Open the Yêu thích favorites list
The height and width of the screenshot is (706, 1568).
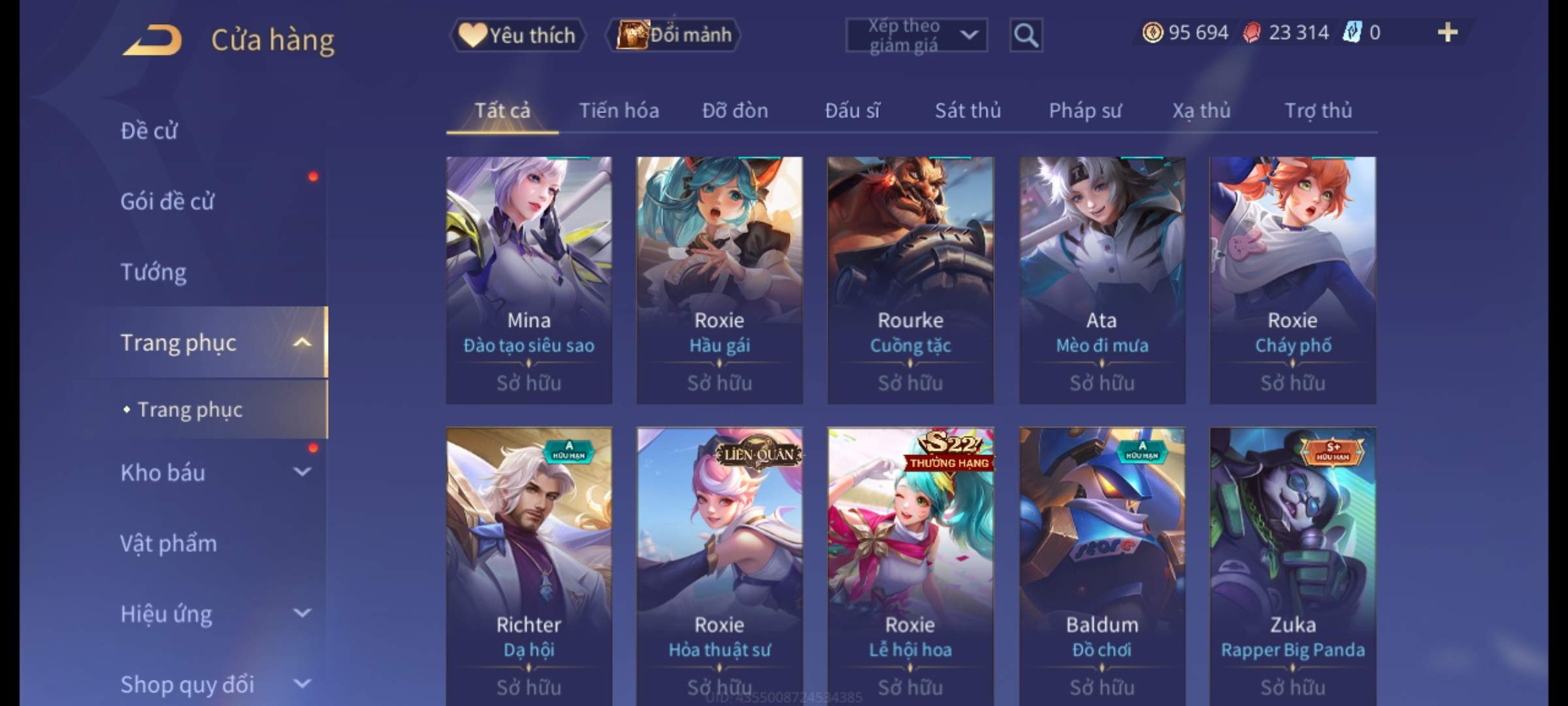(517, 35)
